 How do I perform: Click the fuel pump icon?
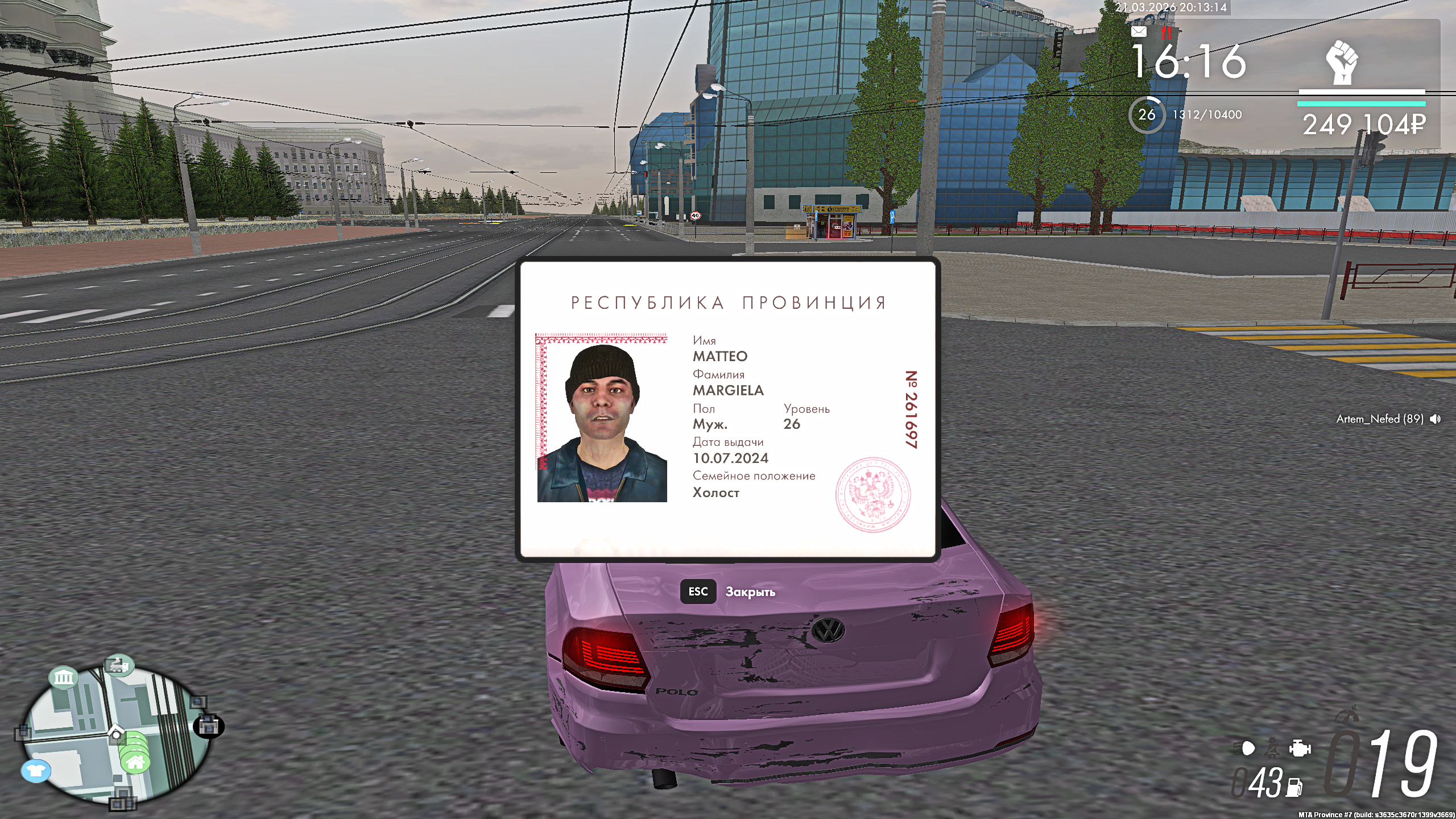(1295, 787)
